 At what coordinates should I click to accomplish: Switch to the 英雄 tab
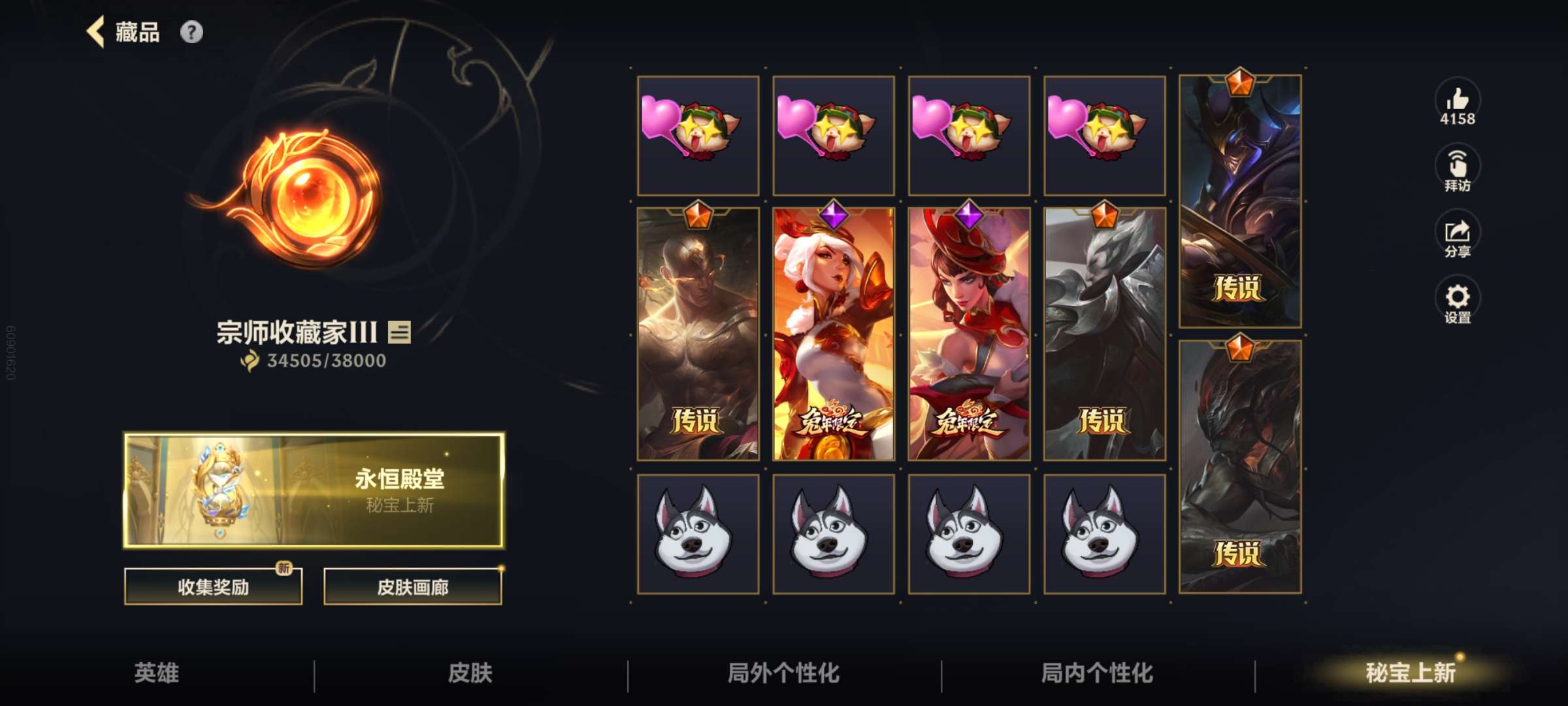tap(157, 671)
